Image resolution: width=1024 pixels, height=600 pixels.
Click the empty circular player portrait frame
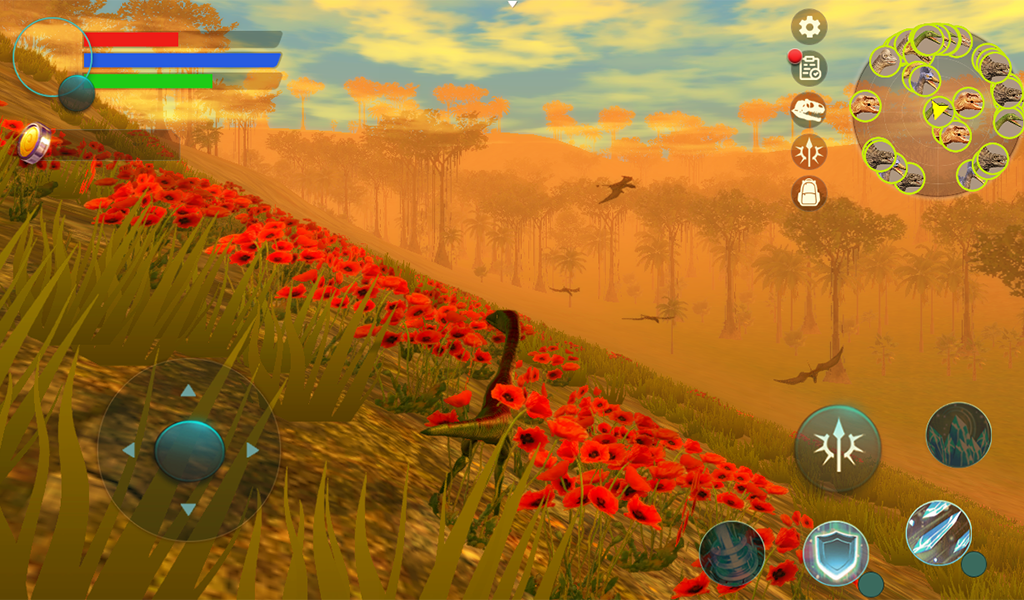(51, 56)
